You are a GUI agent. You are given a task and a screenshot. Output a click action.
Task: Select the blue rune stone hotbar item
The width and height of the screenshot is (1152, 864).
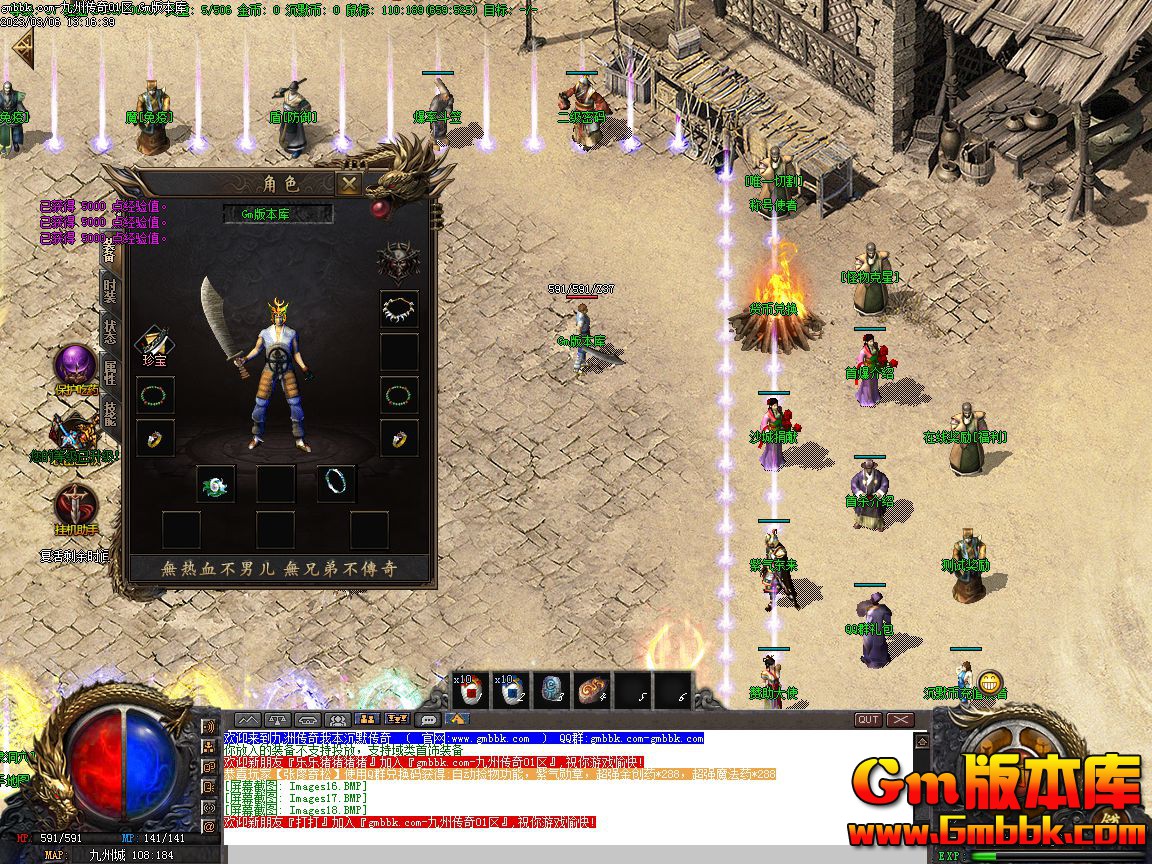click(551, 689)
